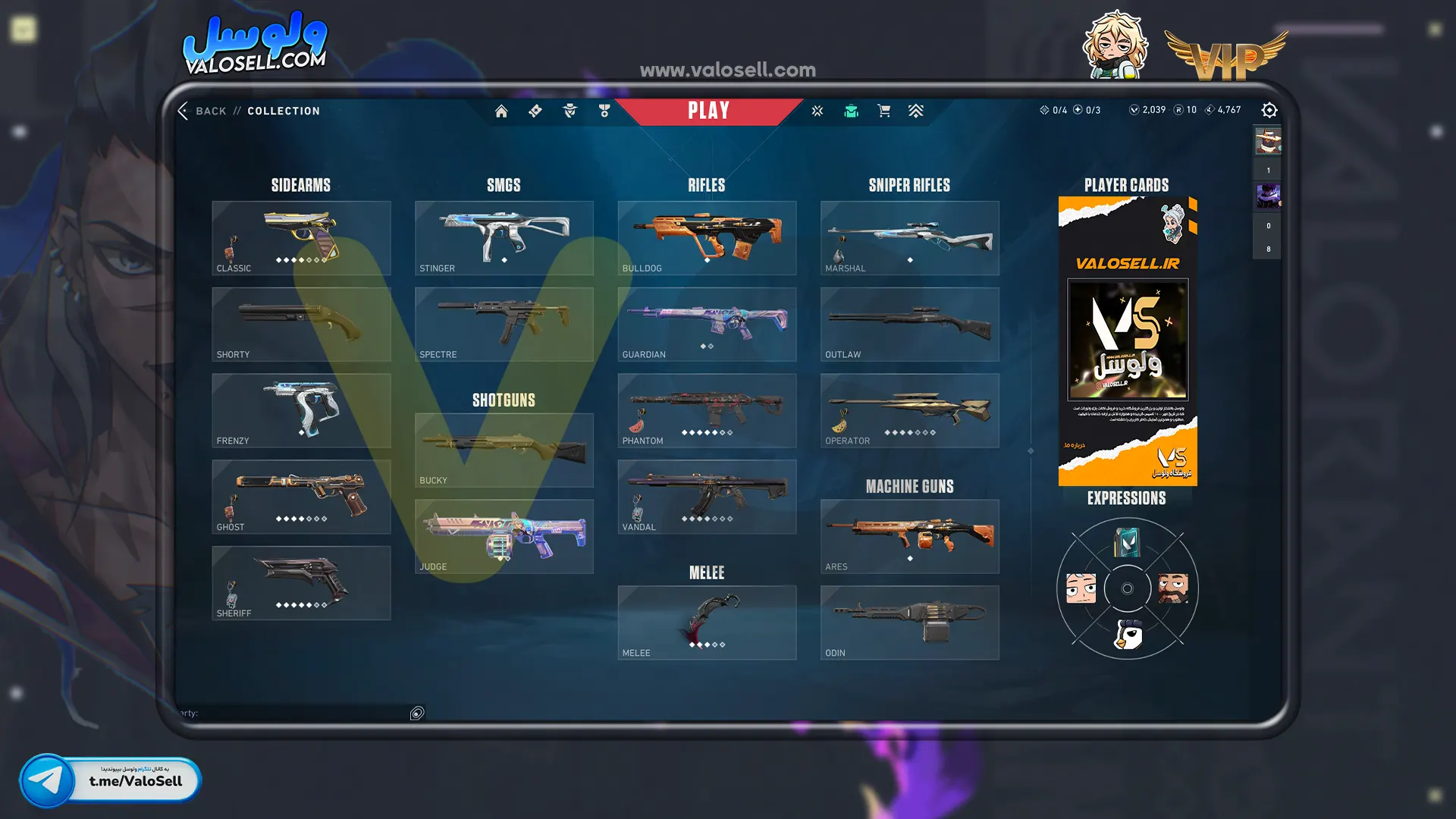Open the Bulldog rifle slot
The height and width of the screenshot is (819, 1456).
(x=707, y=237)
